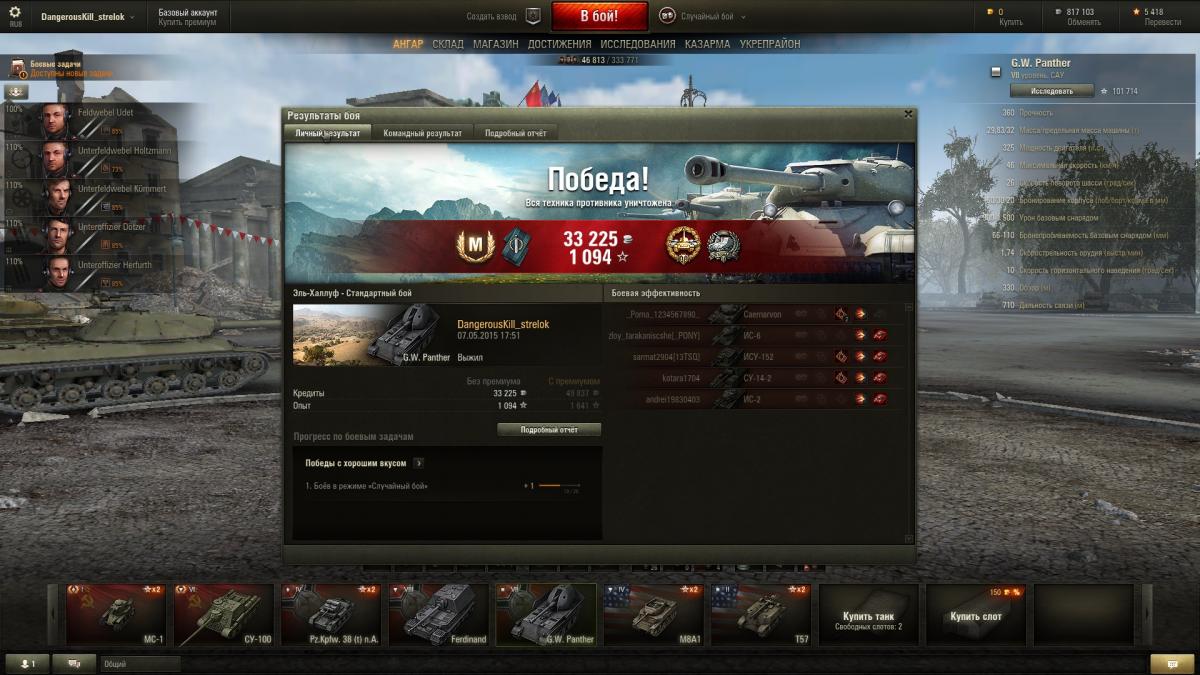Close the battle results window
This screenshot has width=1200, height=675.
tap(908, 114)
